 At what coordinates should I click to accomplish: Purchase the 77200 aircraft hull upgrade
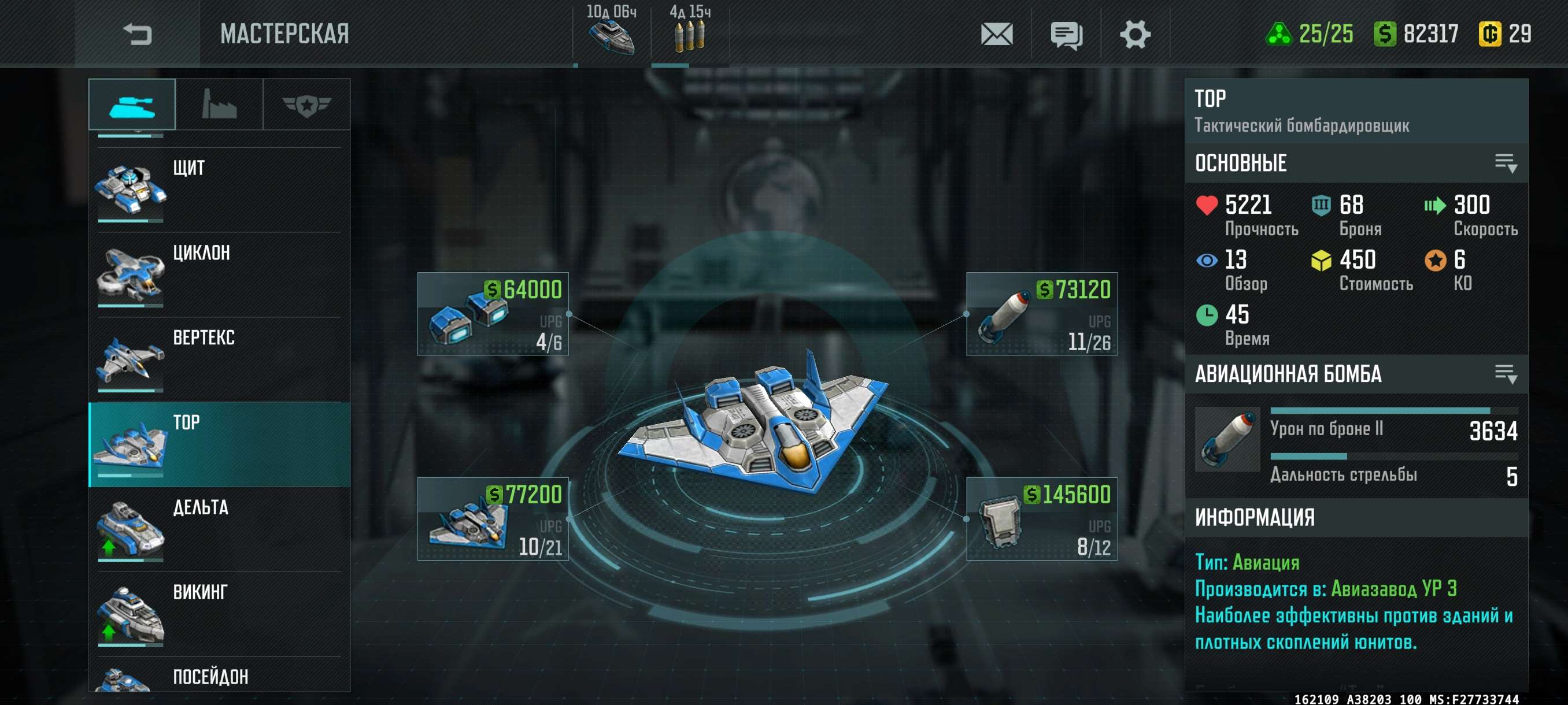click(x=493, y=519)
